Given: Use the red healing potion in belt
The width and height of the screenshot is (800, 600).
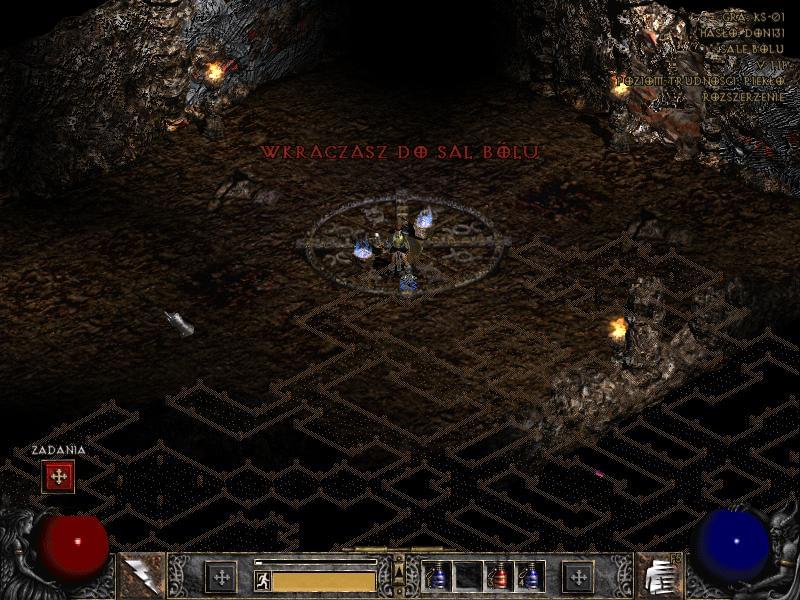Looking at the screenshot, I should point(499,576).
